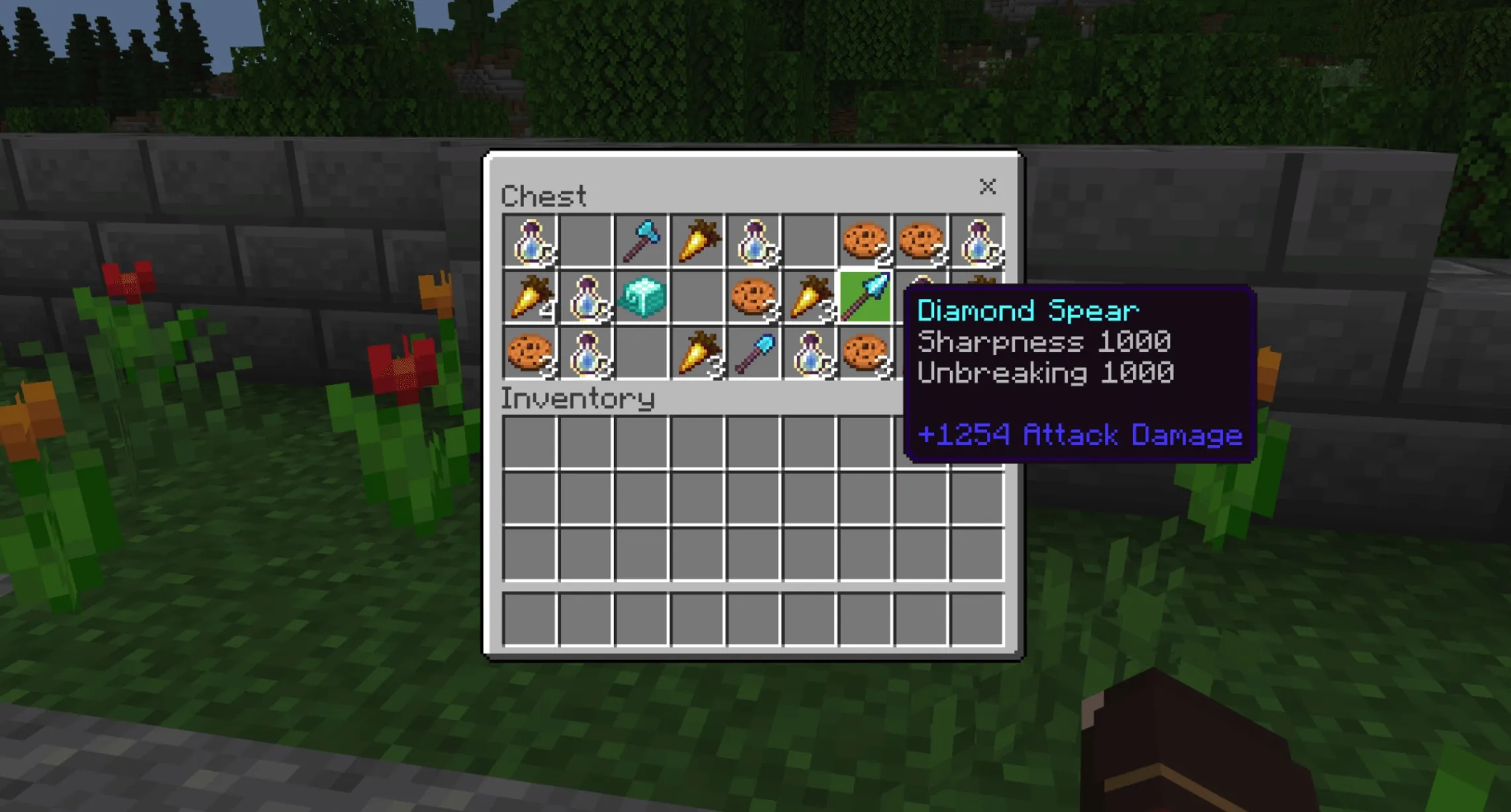This screenshot has height=812, width=1511.
Task: Grab the diamond shovel from the chest
Action: pos(754,354)
